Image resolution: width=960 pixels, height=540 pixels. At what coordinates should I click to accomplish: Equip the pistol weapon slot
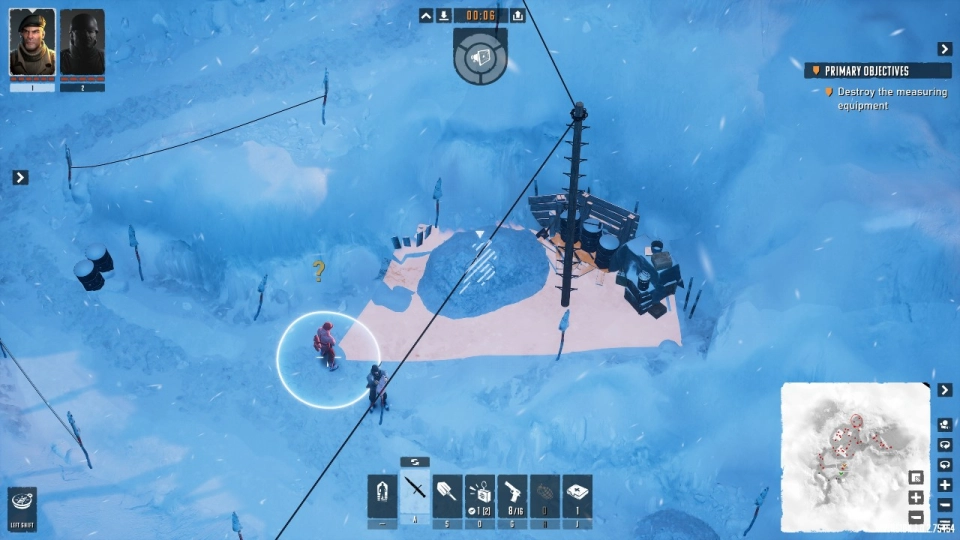click(x=512, y=494)
